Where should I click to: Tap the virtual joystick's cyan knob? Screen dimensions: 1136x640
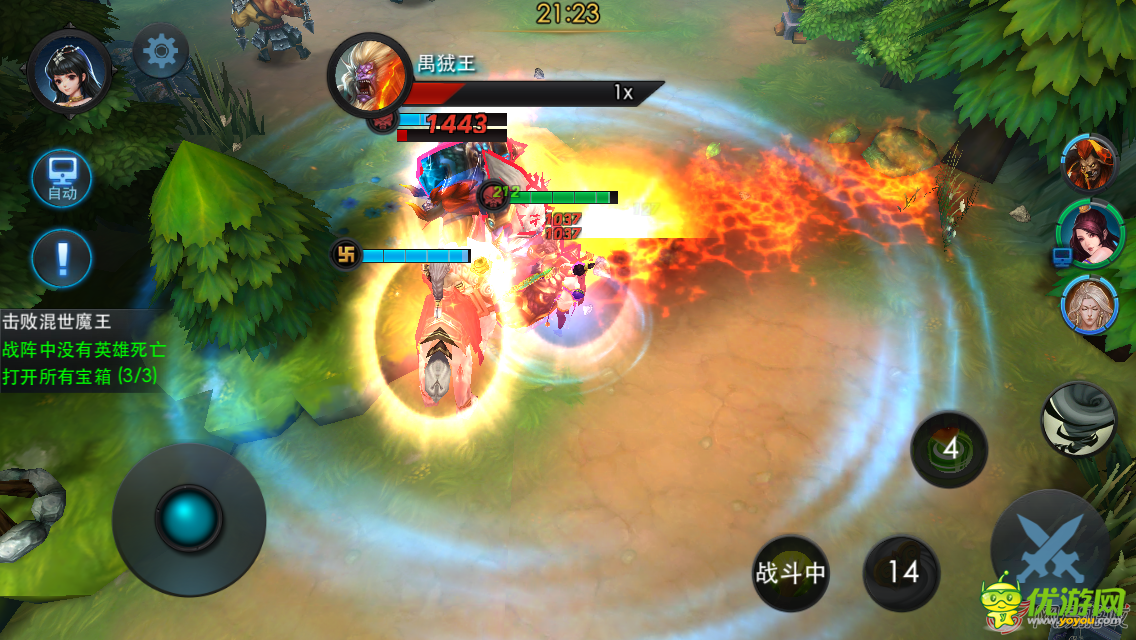click(189, 519)
